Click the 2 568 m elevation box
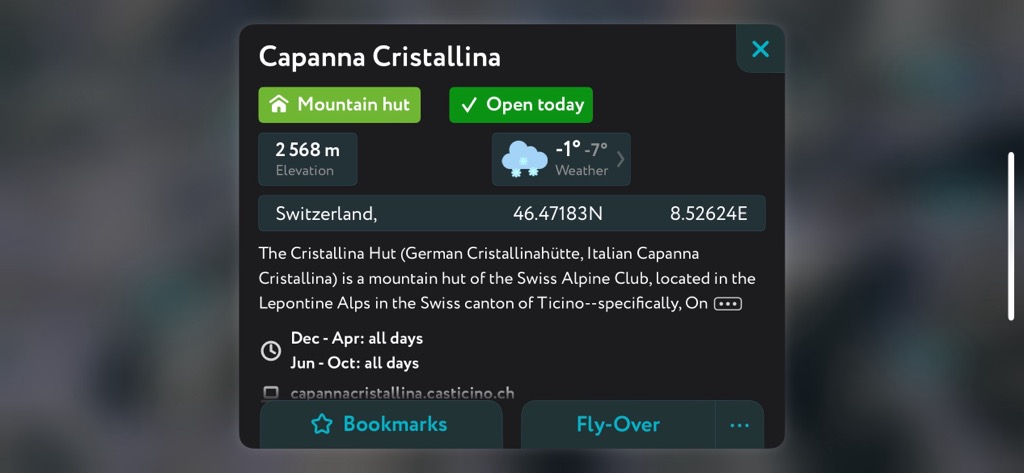1024x473 pixels. pyautogui.click(x=307, y=159)
